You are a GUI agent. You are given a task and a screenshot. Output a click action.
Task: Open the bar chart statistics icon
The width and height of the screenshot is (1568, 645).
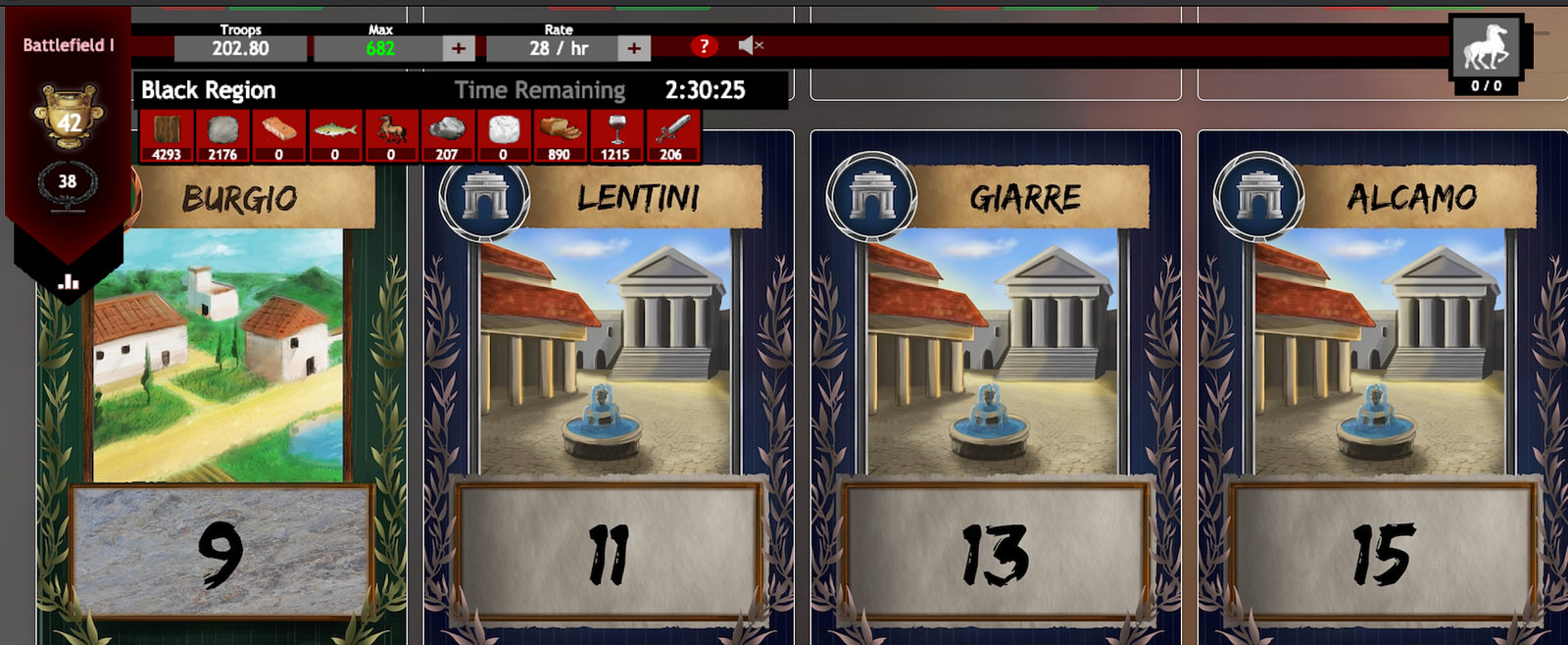point(69,282)
